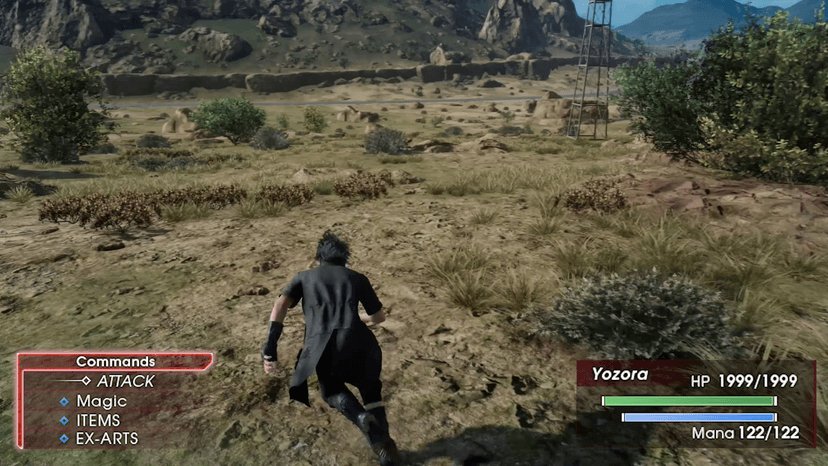Image resolution: width=828 pixels, height=466 pixels.
Task: Open the ITEMS command
Action: [98, 420]
